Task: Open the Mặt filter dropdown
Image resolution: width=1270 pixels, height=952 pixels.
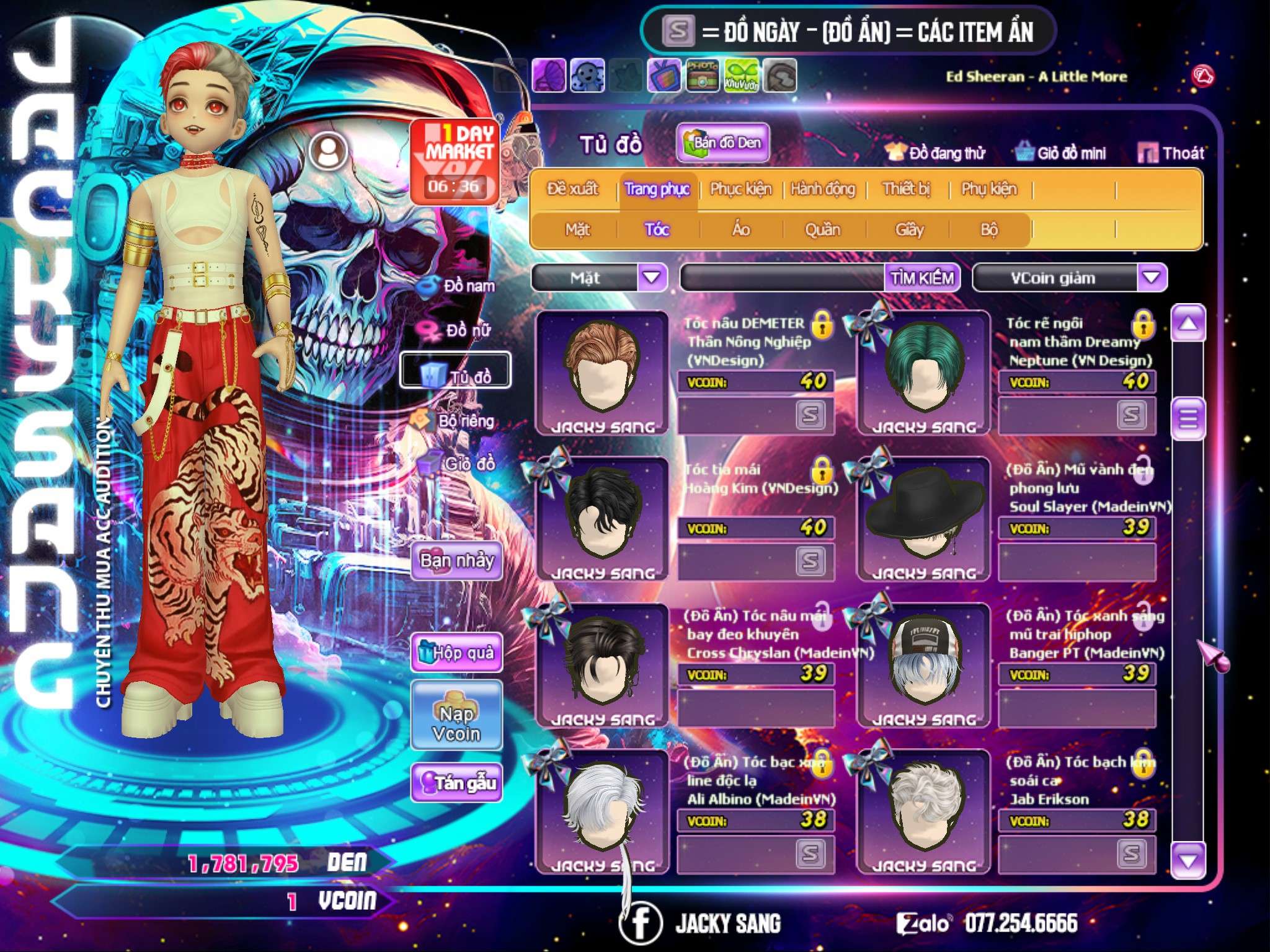Action: [651, 277]
